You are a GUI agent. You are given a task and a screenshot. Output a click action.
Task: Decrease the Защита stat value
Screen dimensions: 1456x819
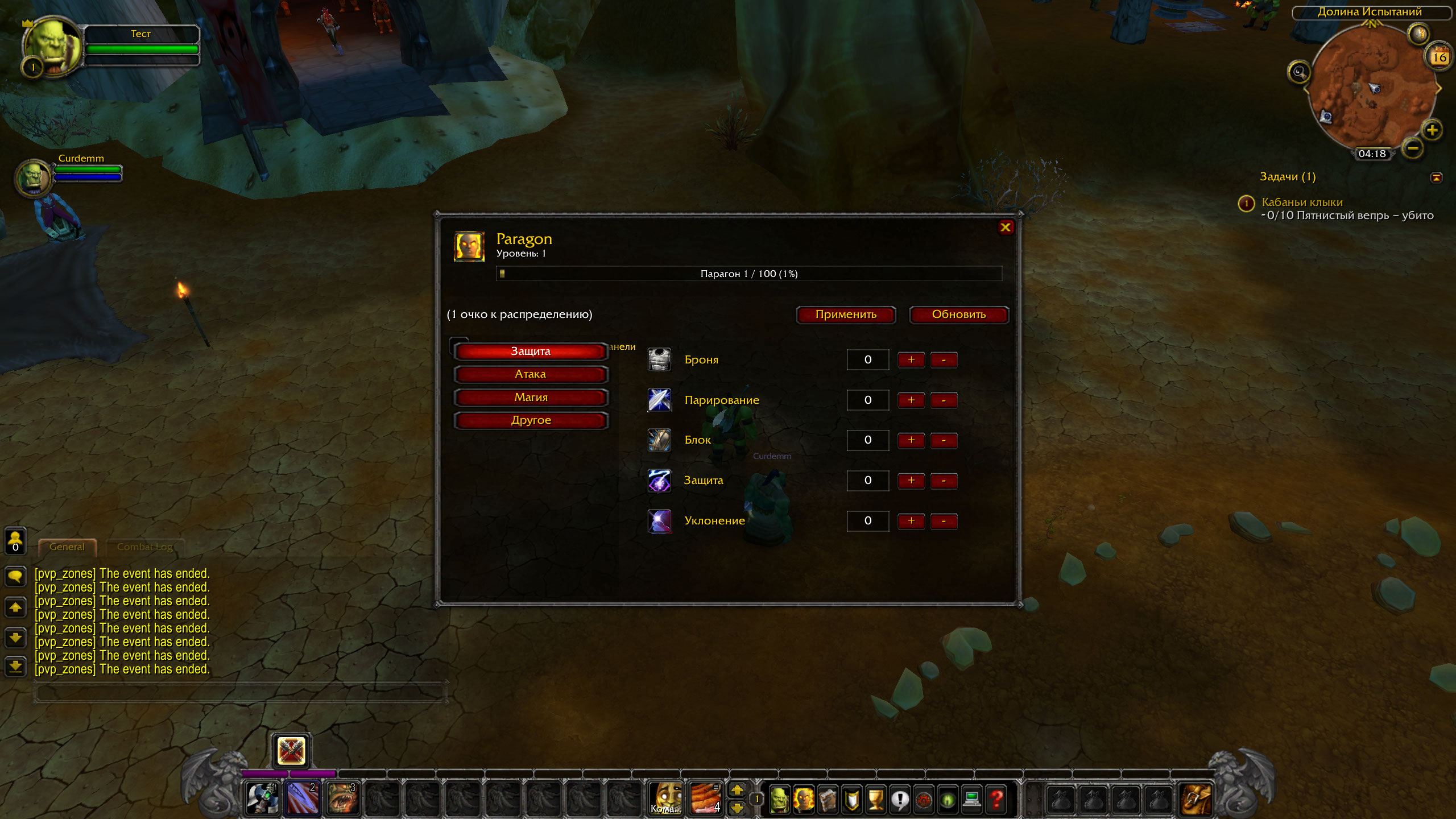(944, 481)
